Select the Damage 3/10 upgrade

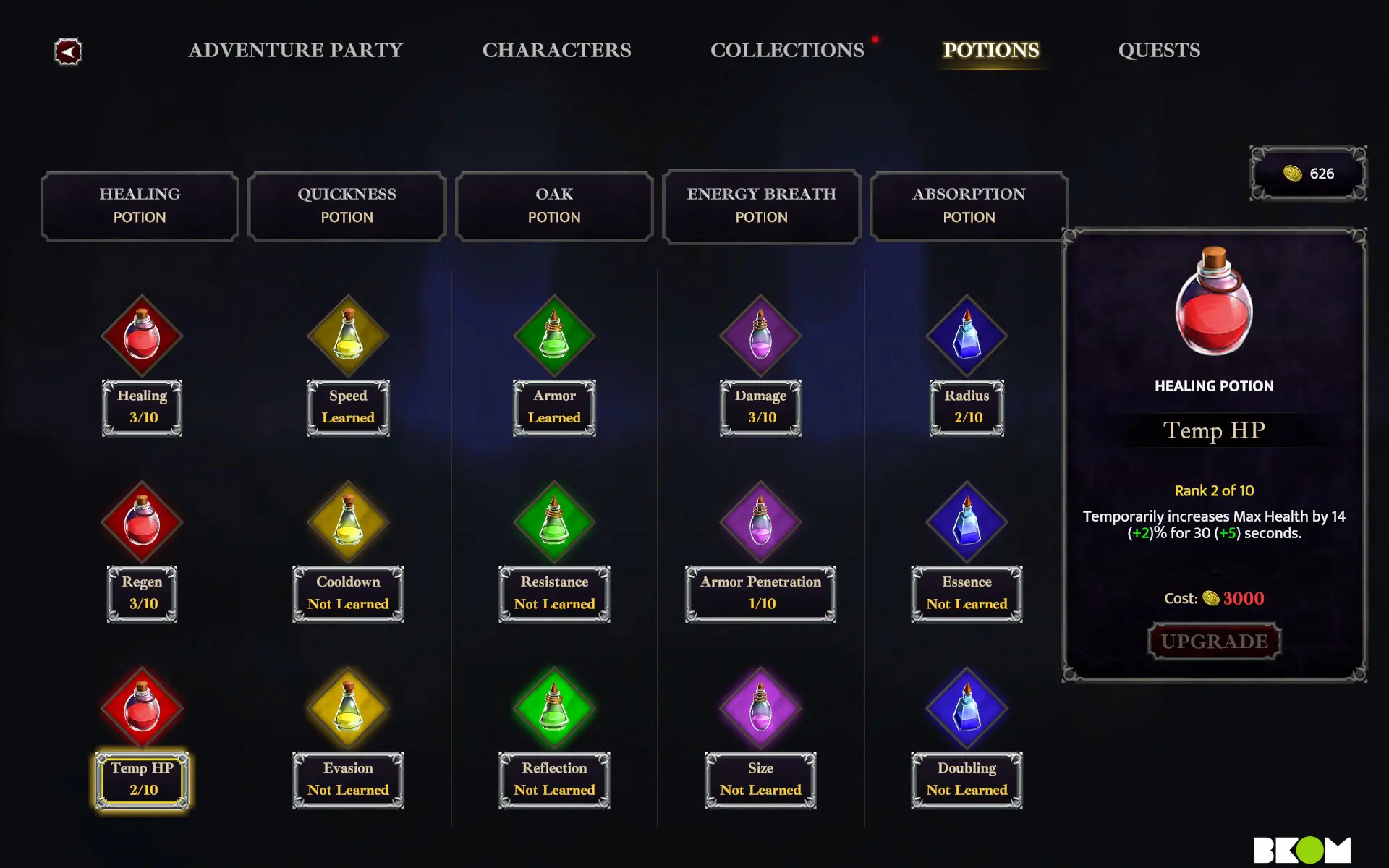tap(760, 336)
